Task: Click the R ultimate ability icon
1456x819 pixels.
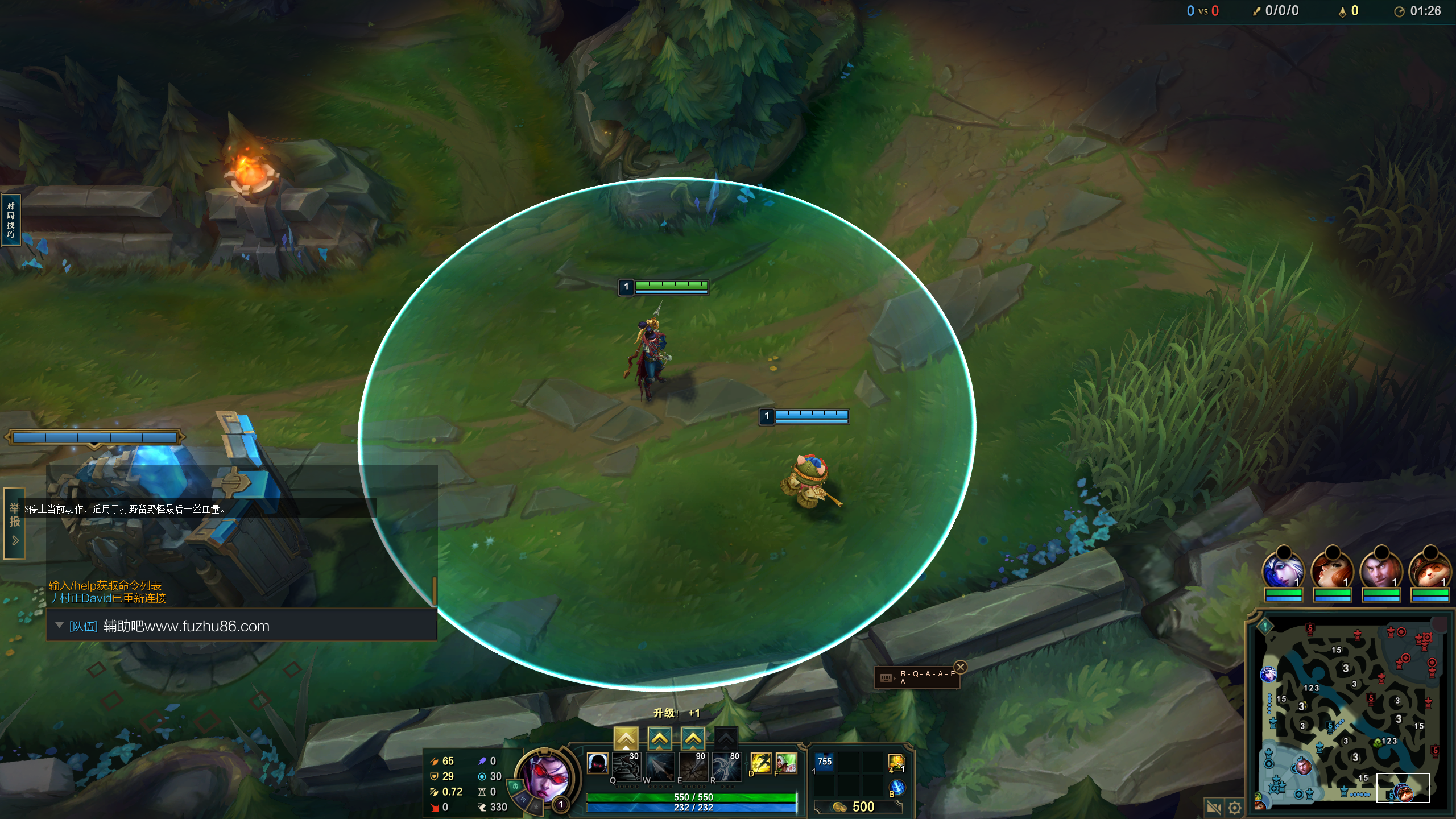Action: pyautogui.click(x=727, y=767)
